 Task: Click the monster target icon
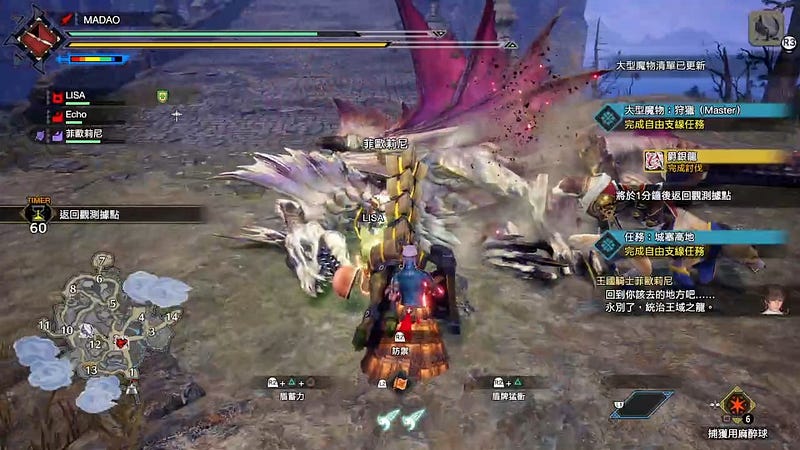pyautogui.click(x=765, y=28)
